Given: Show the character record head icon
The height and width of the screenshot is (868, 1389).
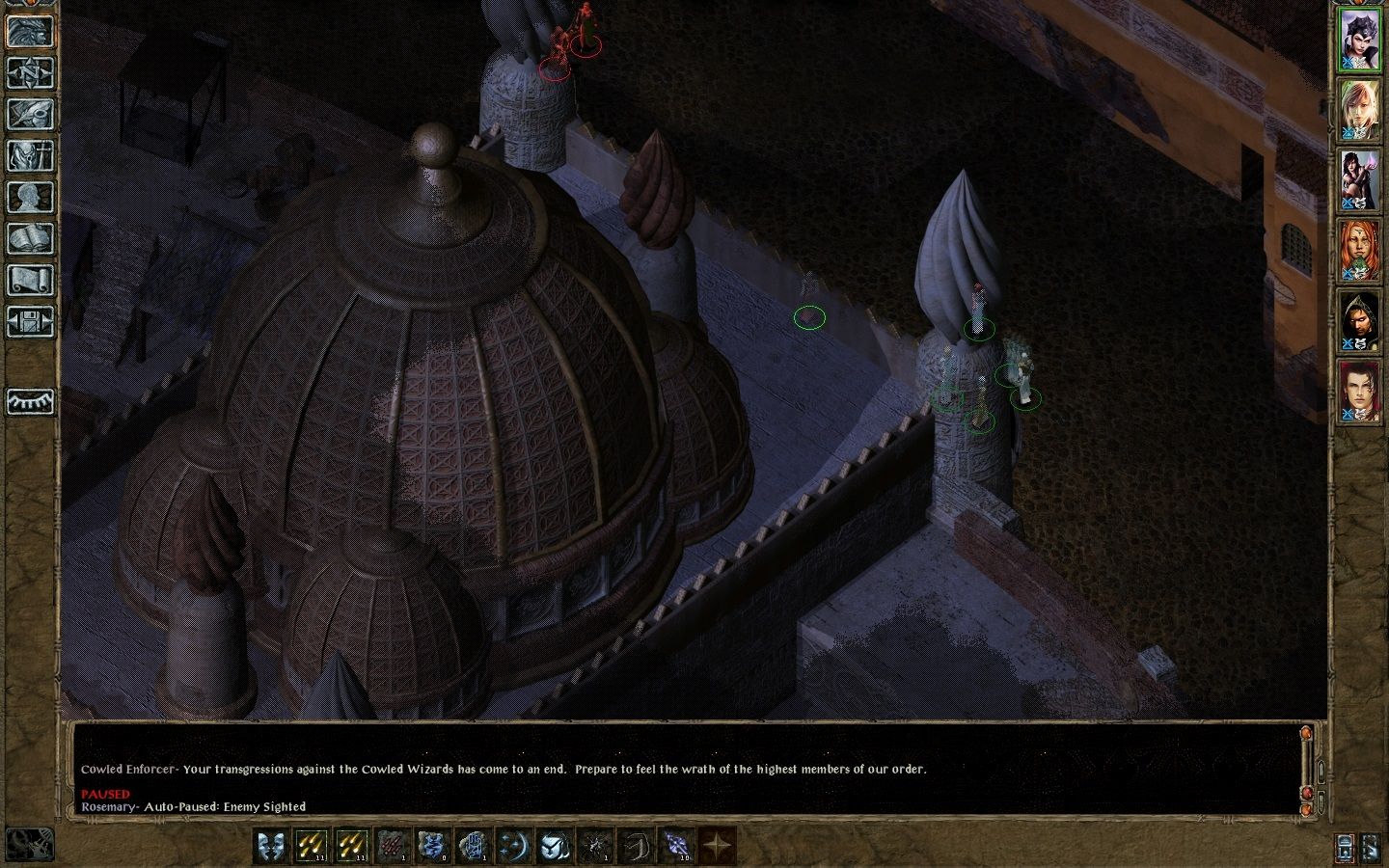Looking at the screenshot, I should (30, 197).
